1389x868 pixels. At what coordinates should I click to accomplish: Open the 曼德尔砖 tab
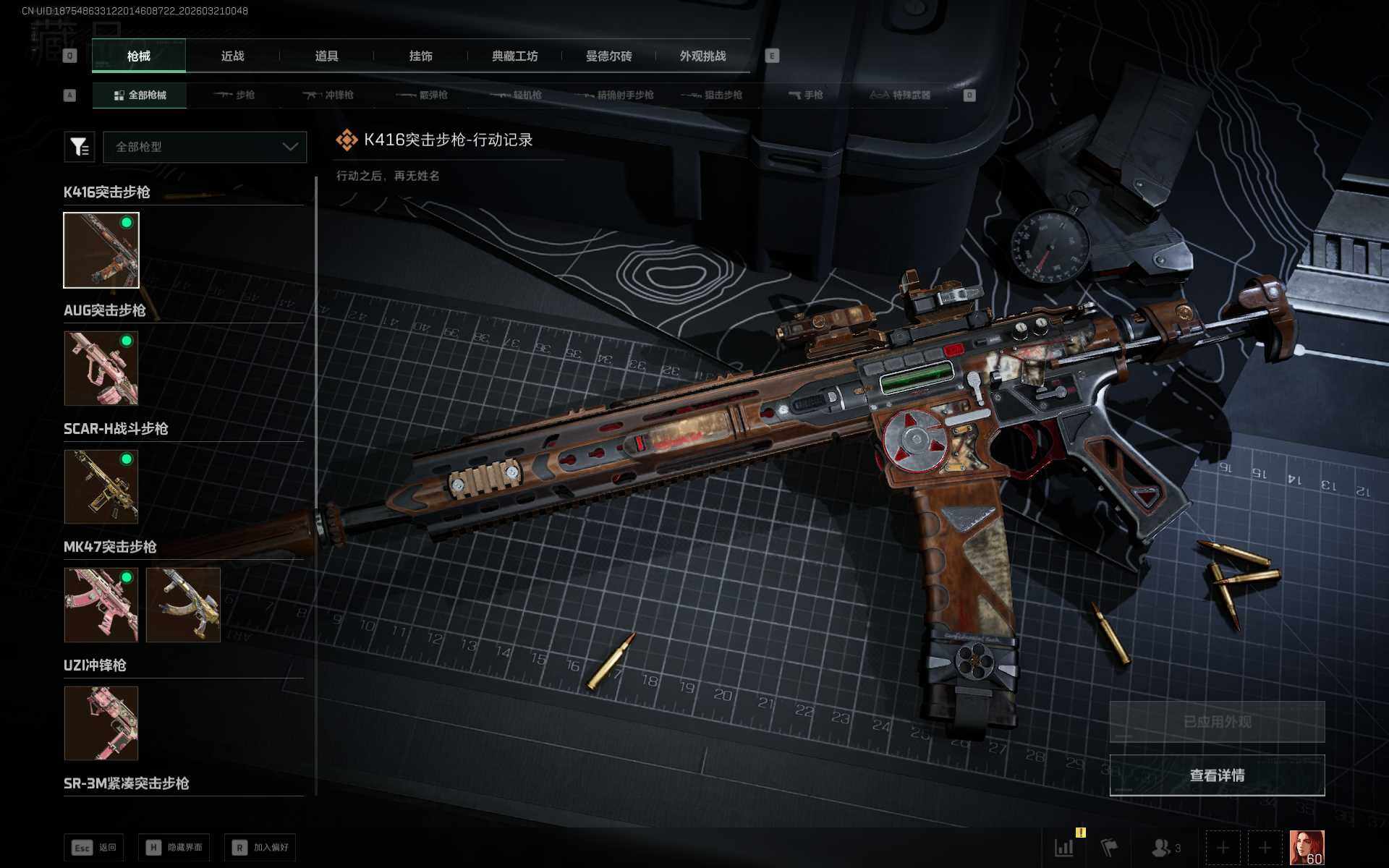[608, 56]
